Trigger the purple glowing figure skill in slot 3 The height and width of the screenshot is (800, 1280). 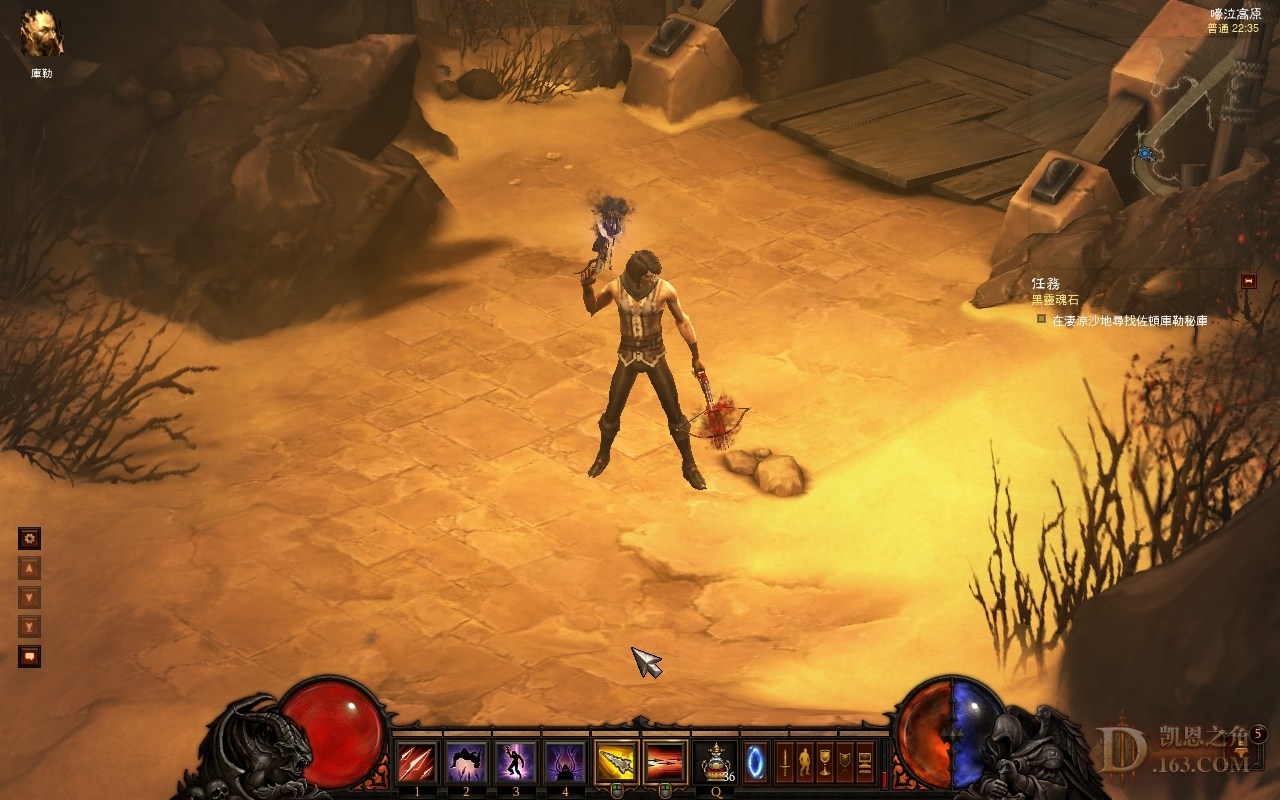tap(515, 763)
